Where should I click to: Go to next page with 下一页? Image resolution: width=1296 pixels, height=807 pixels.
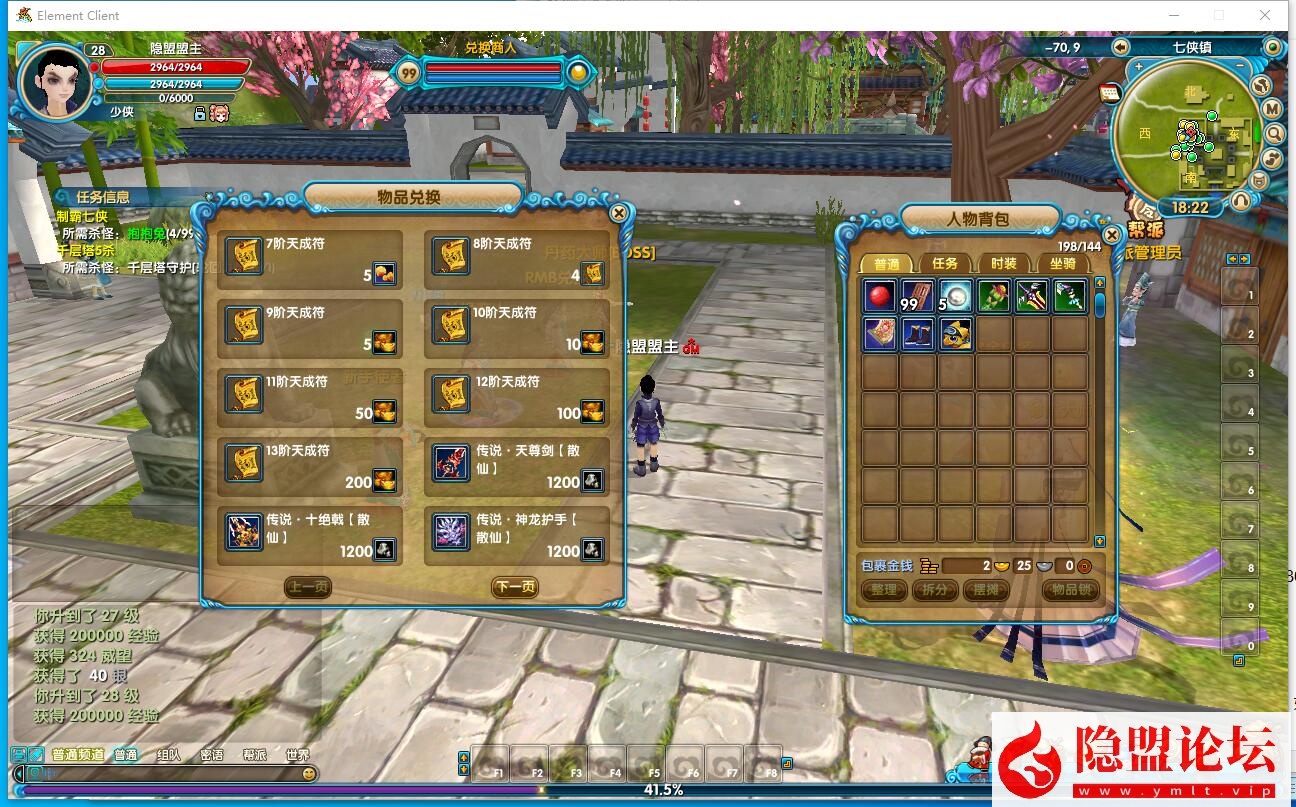[x=514, y=587]
